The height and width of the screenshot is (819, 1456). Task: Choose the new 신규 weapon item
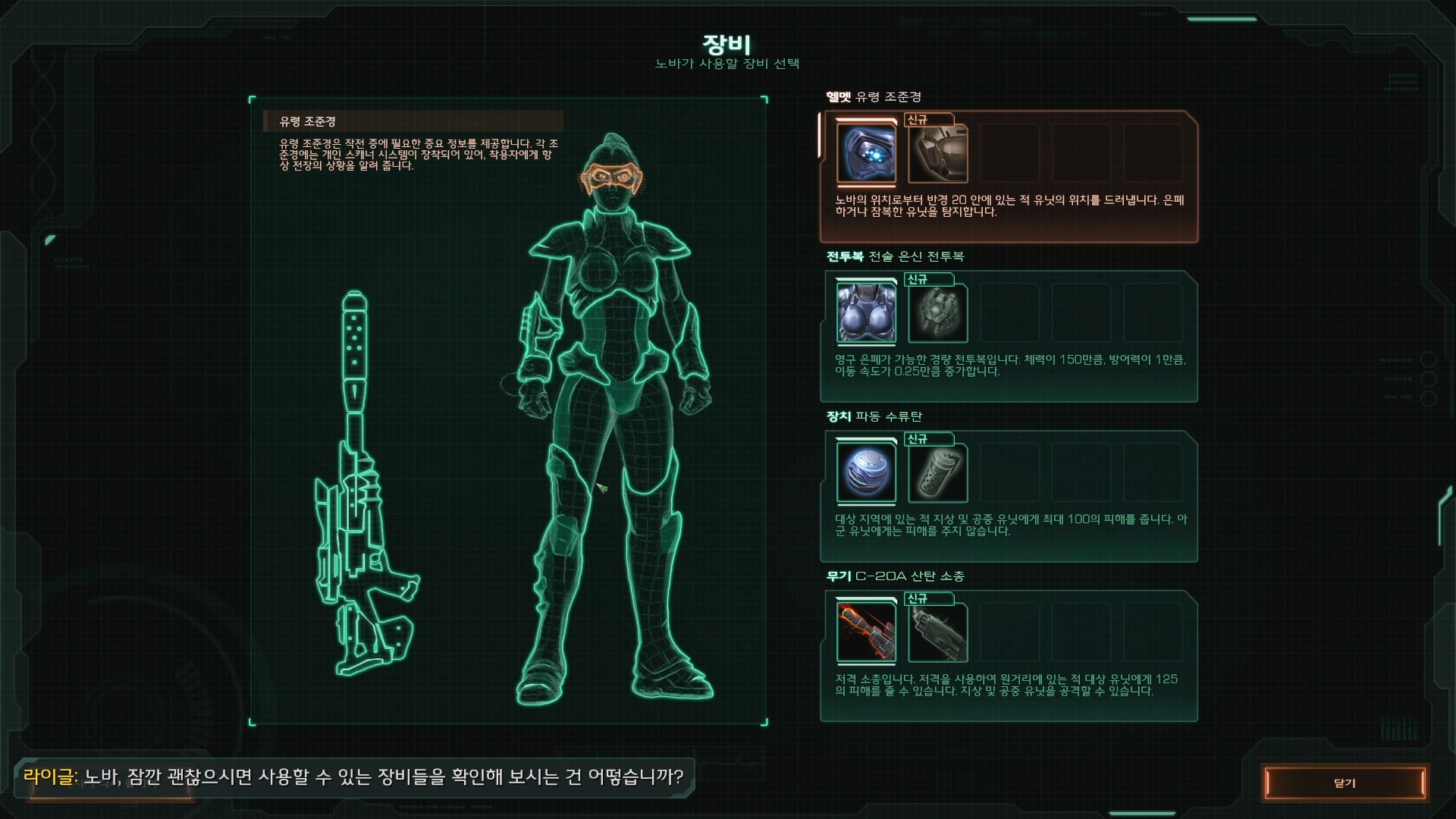[x=937, y=632]
